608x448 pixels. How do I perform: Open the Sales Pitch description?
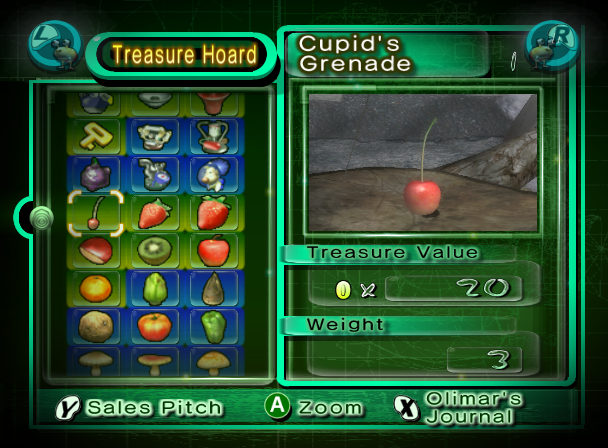click(142, 407)
